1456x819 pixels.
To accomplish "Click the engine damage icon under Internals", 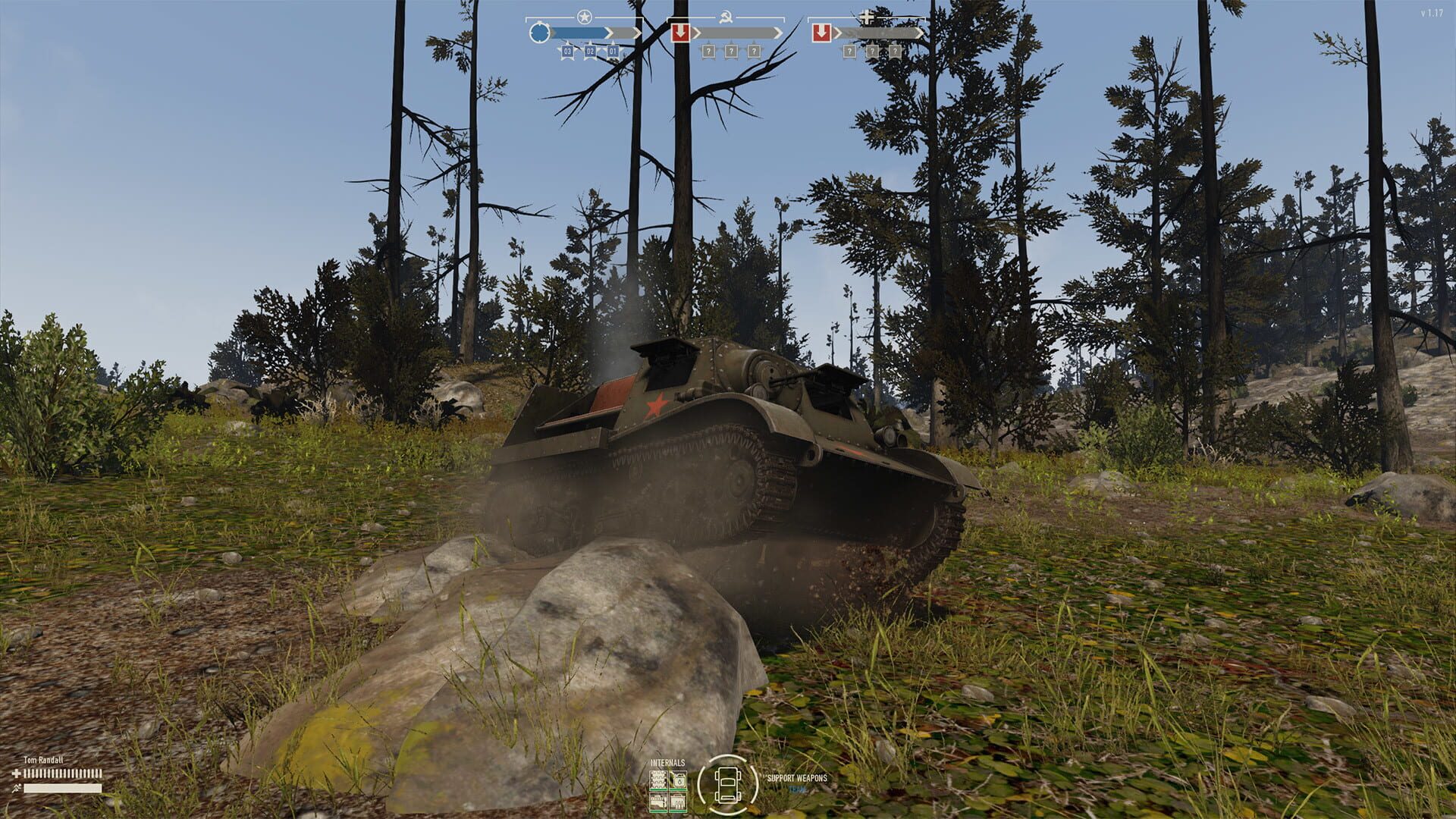I will click(x=658, y=802).
